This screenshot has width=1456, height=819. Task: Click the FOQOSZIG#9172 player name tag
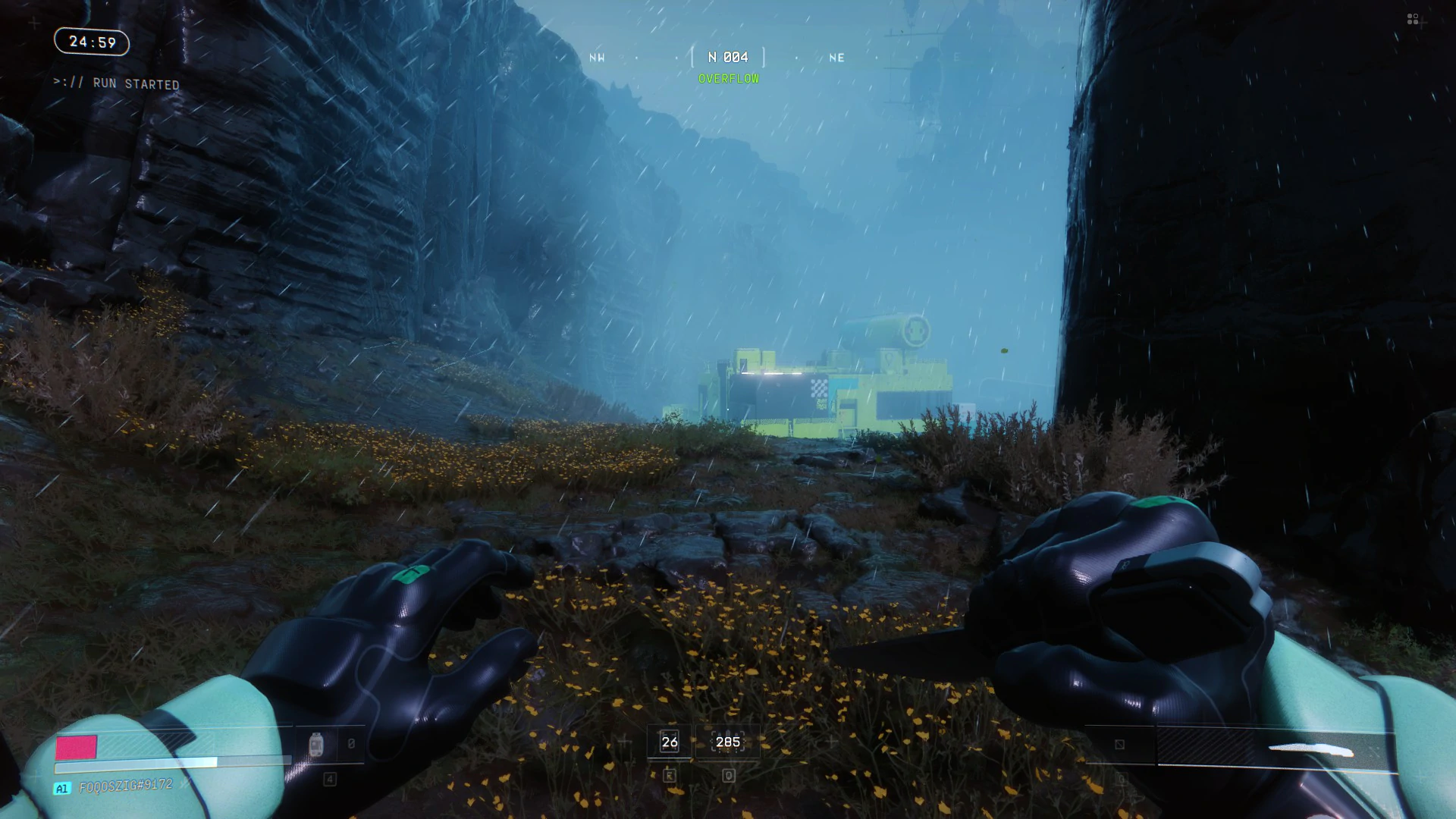click(x=126, y=786)
